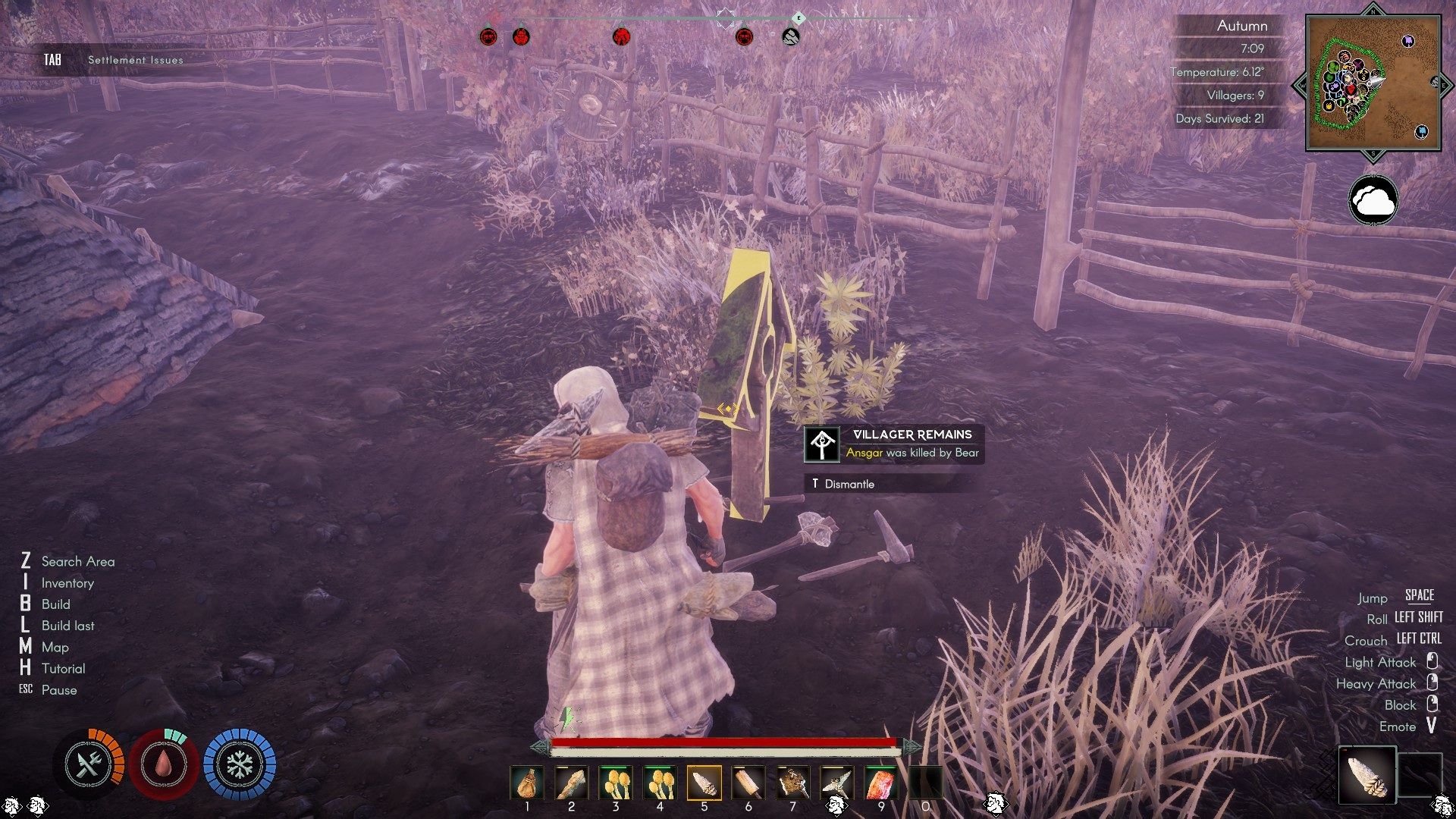Select the mushrooms in hotbar slot 3
1456x819 pixels.
(x=615, y=782)
